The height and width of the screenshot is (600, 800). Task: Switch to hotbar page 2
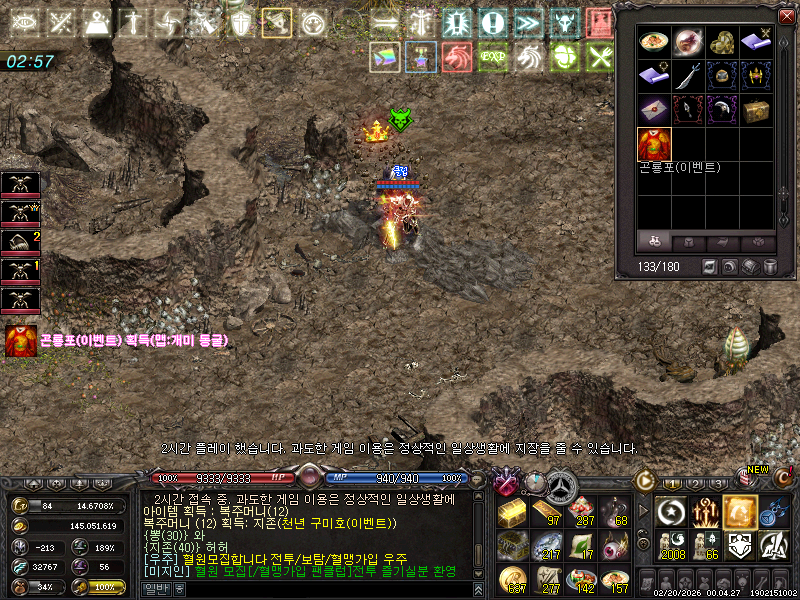[x=694, y=484]
